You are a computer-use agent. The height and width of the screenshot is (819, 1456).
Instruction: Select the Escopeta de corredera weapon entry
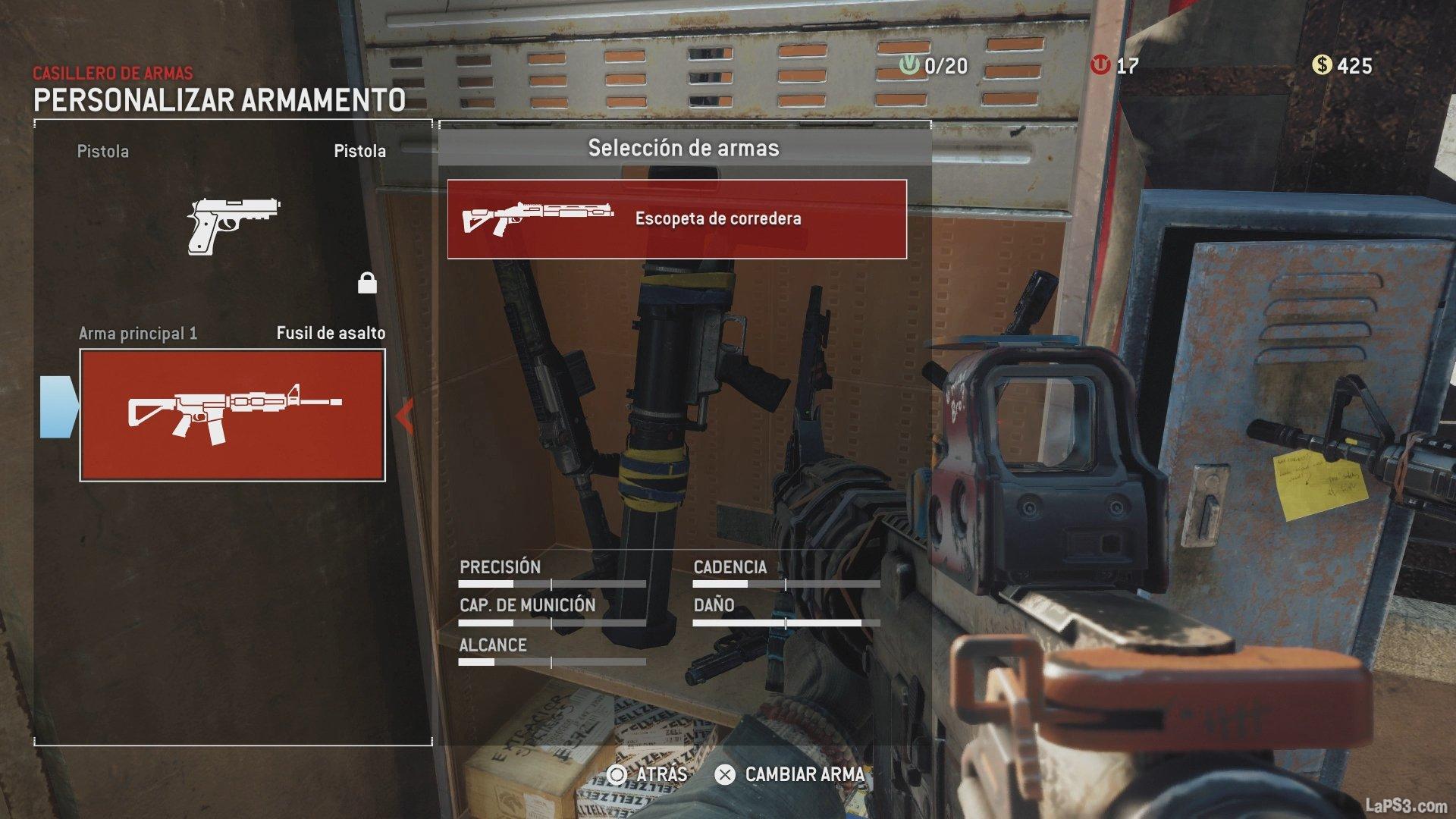click(x=676, y=219)
